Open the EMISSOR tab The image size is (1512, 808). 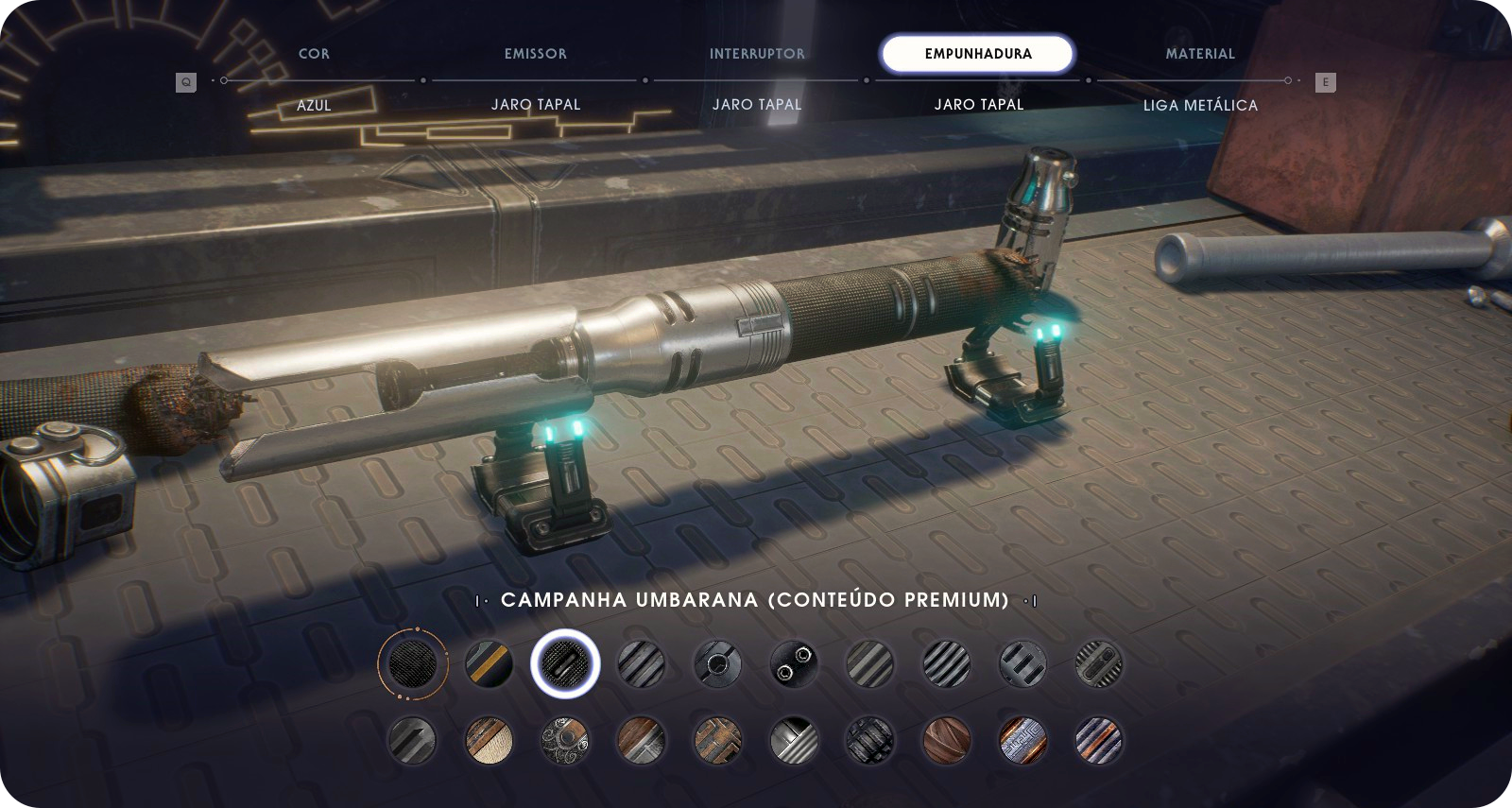click(x=536, y=54)
